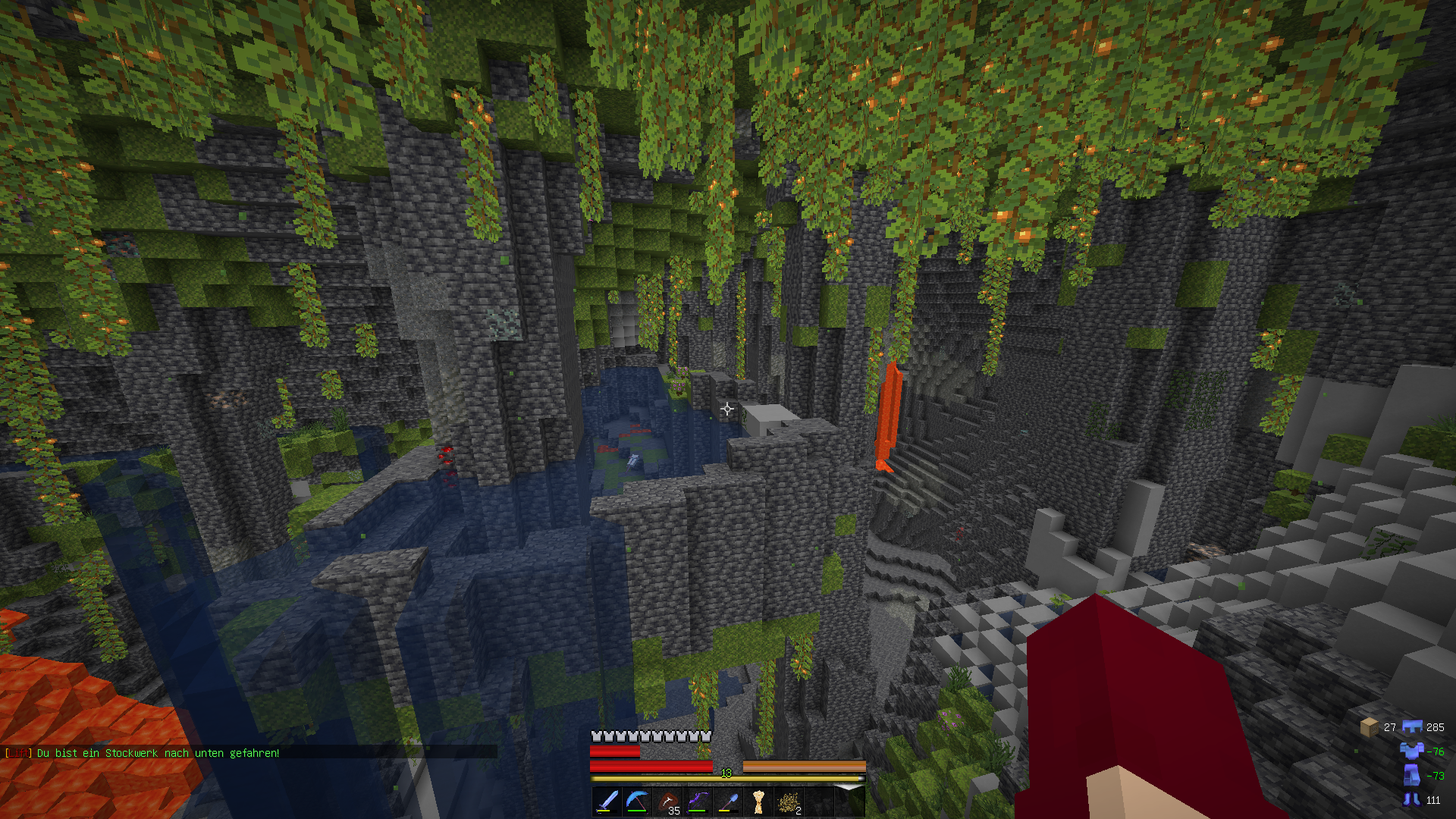Viewport: 1456px width, 819px height.
Task: Choose the cooked meat stack of 35
Action: 667,802
